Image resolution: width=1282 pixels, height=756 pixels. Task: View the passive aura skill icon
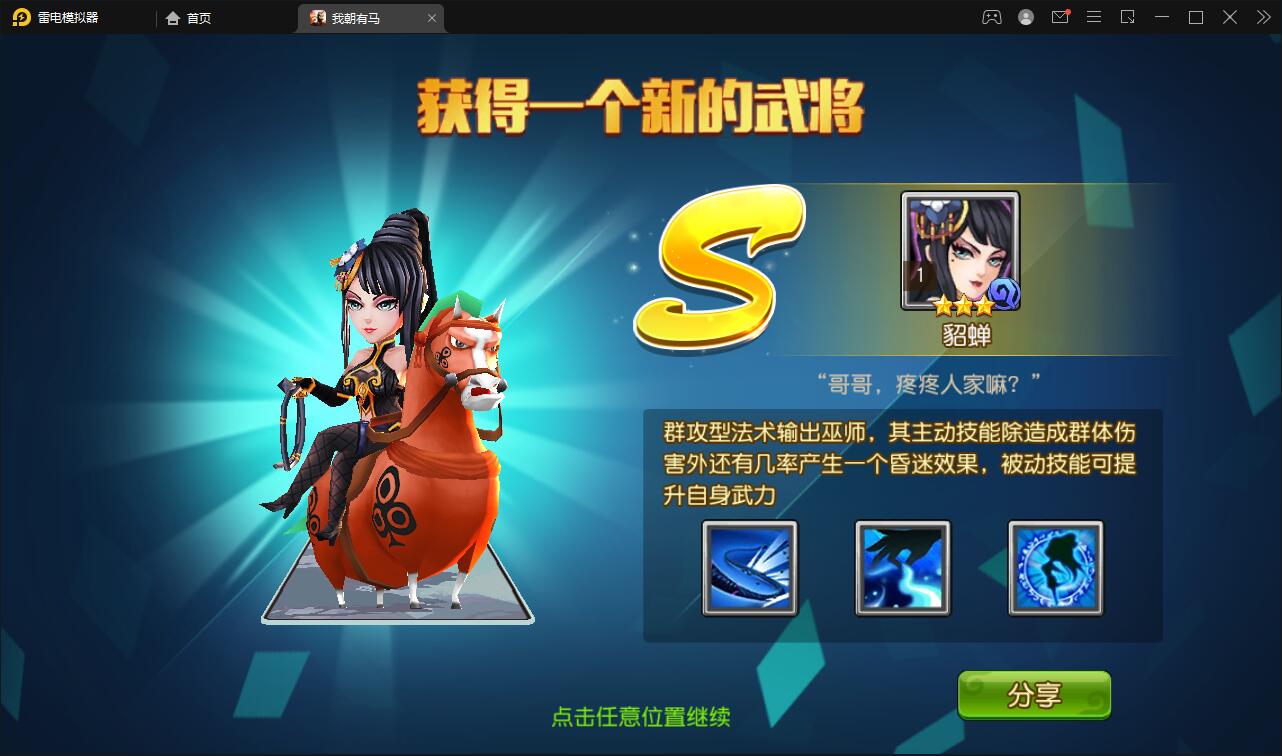click(x=1053, y=568)
